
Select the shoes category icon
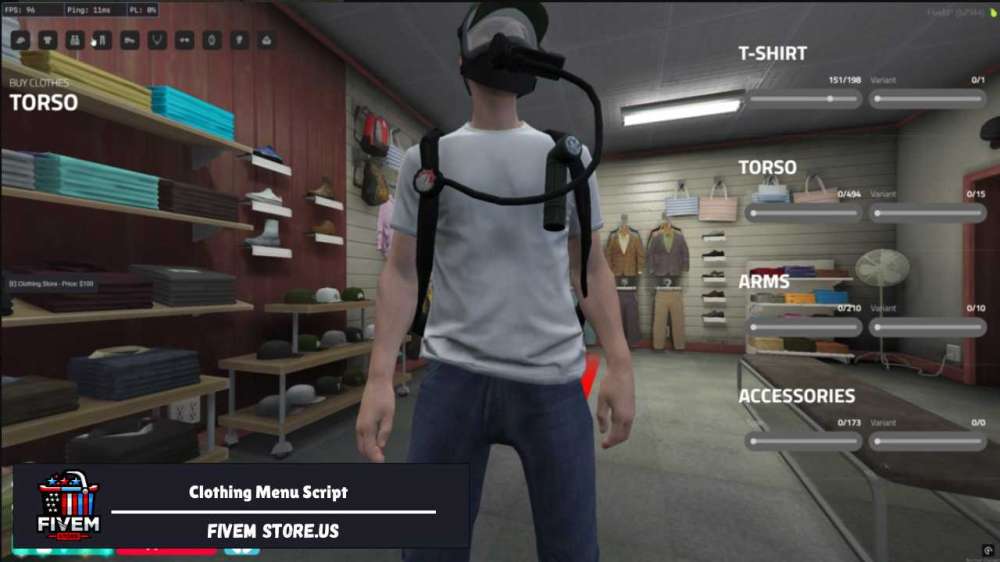[x=129, y=41]
